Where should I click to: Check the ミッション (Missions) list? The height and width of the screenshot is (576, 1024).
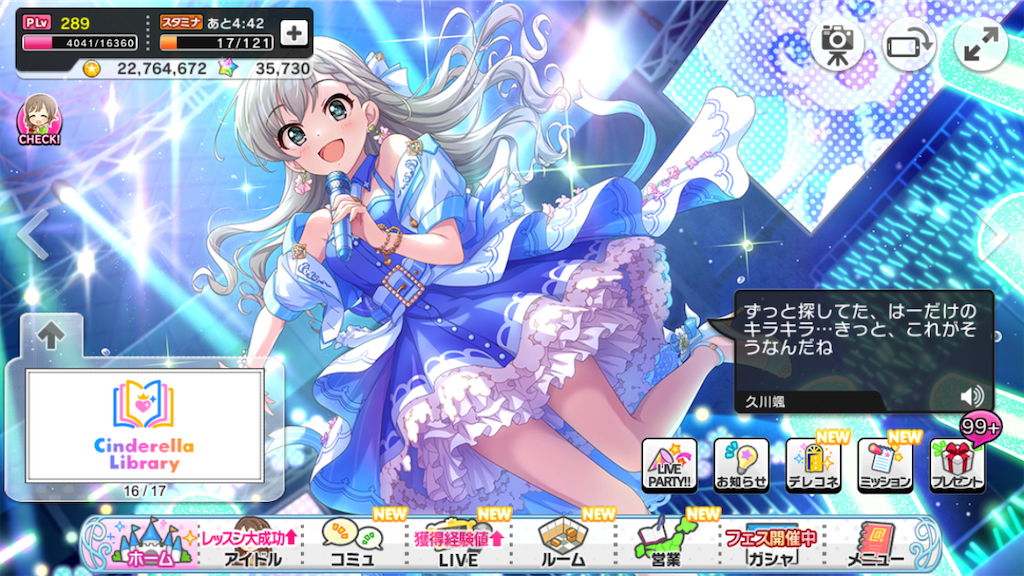point(885,465)
